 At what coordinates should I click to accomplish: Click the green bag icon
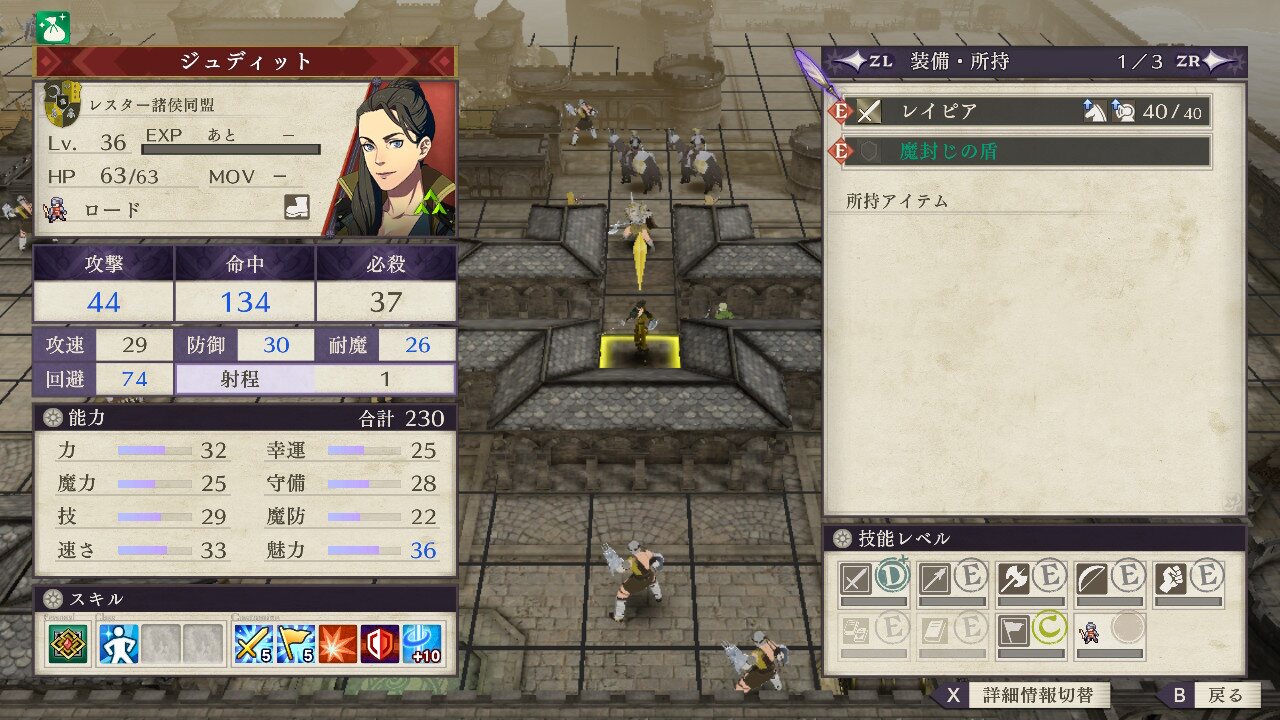(52, 27)
